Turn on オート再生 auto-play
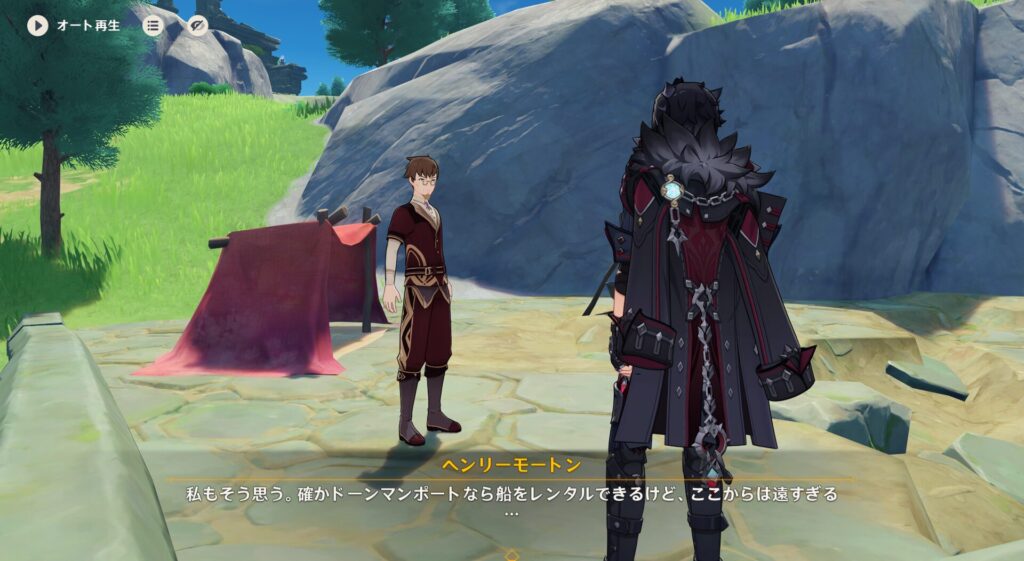 tap(38, 25)
